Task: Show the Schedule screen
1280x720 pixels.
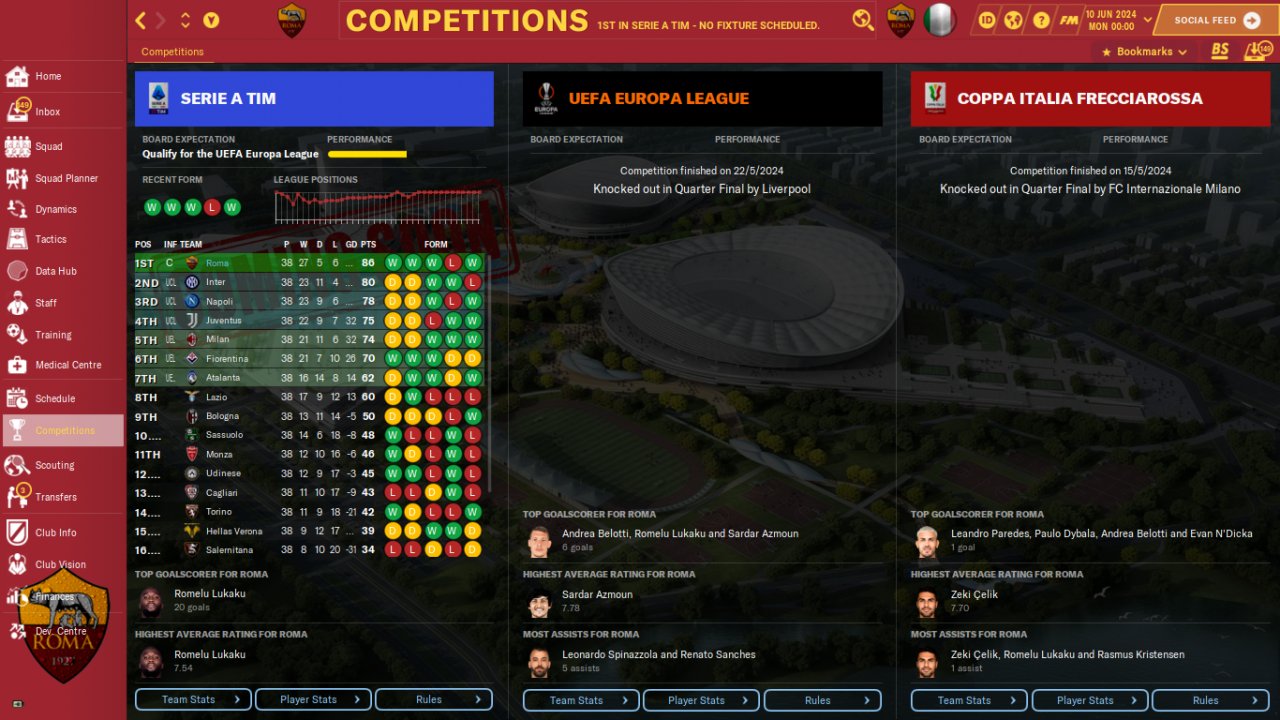Action: point(54,398)
